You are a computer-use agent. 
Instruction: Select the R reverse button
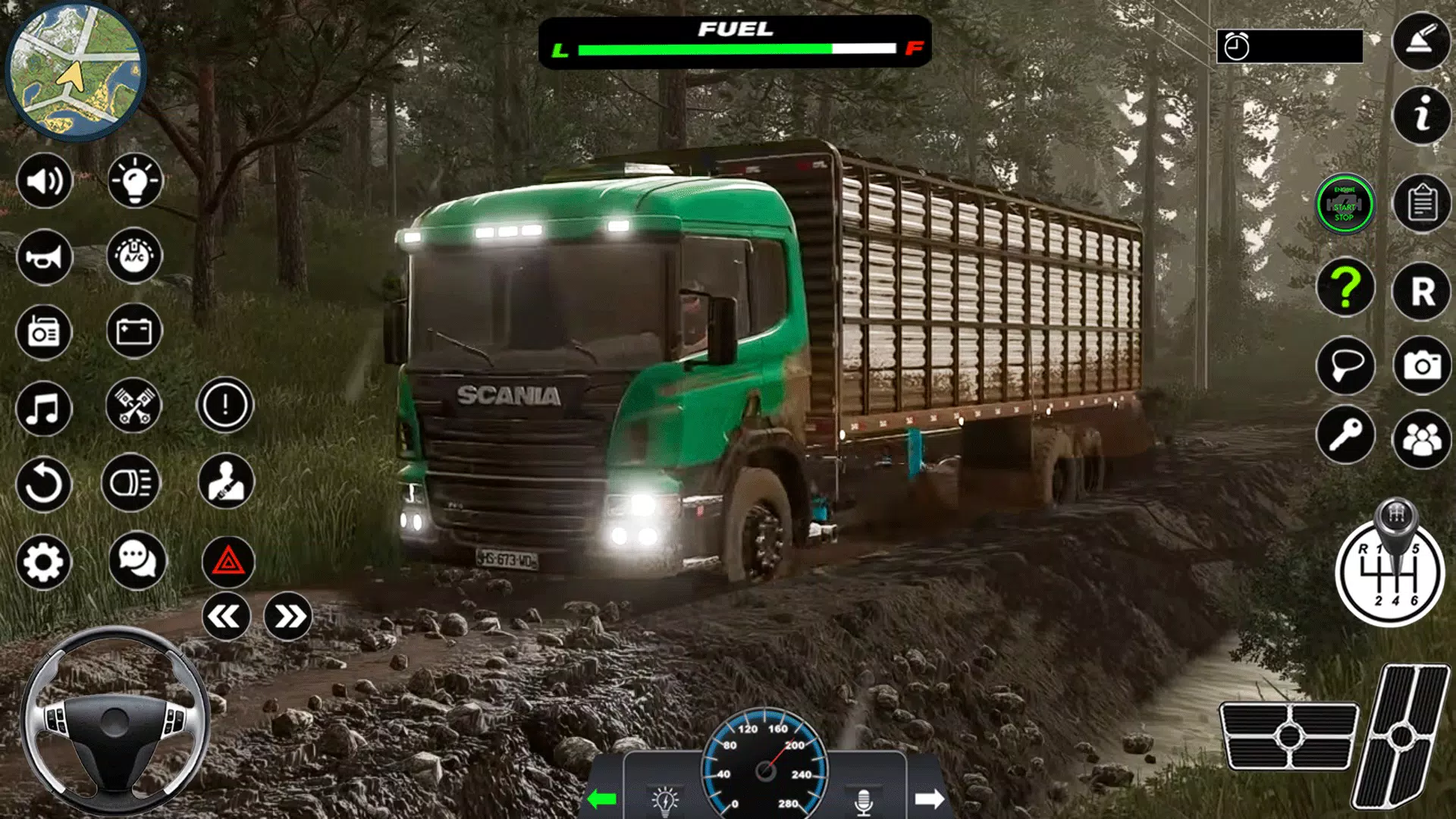1422,291
